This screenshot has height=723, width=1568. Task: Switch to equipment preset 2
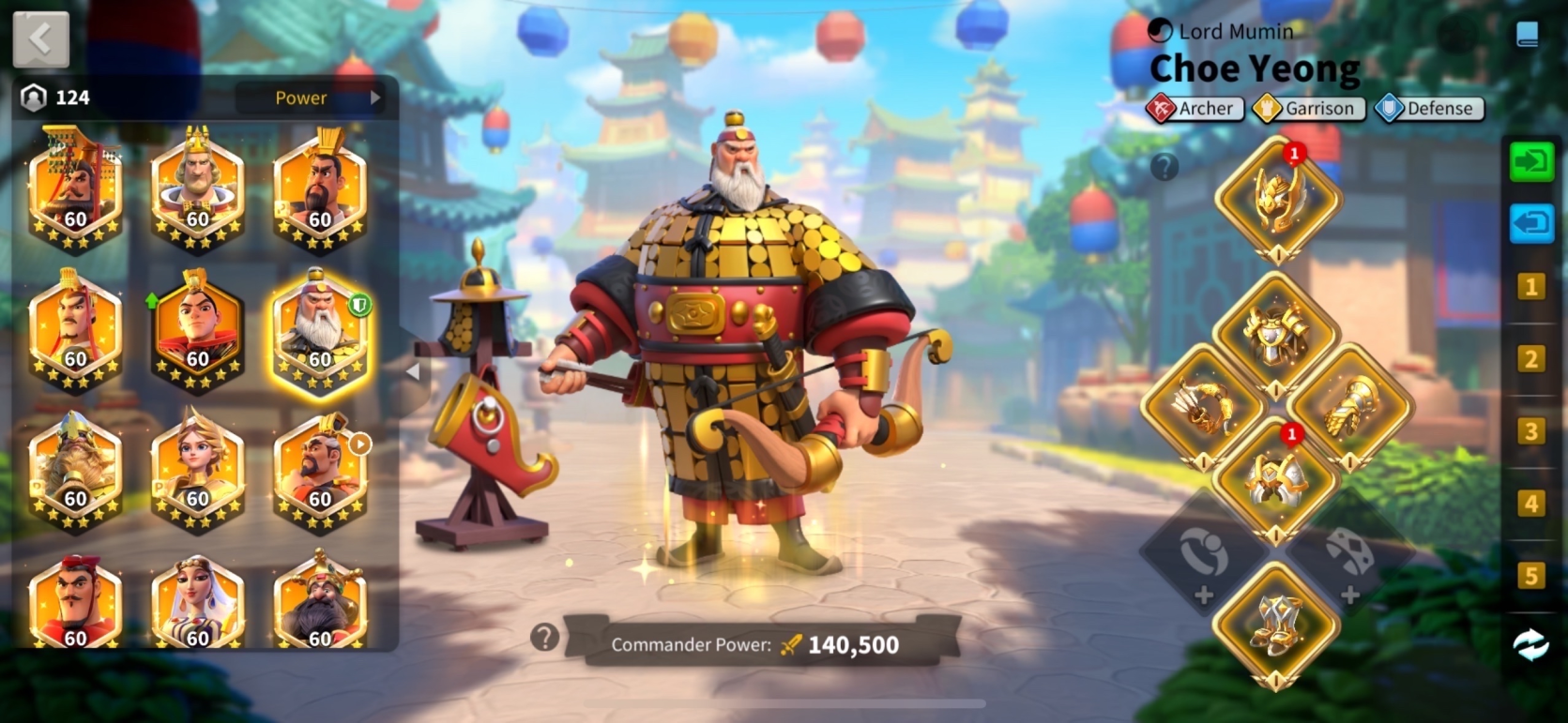click(1530, 358)
